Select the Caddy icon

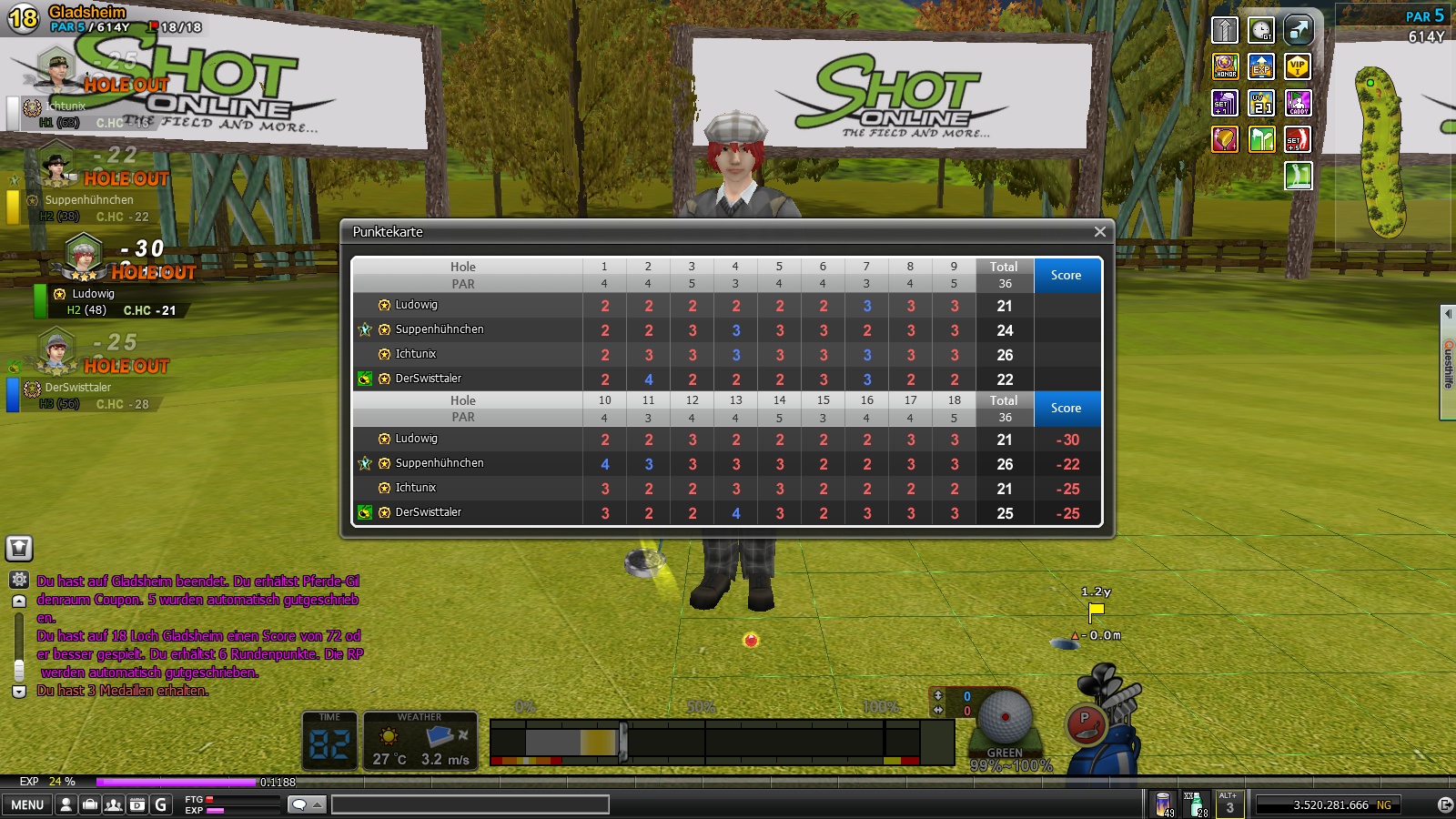[x=1298, y=103]
